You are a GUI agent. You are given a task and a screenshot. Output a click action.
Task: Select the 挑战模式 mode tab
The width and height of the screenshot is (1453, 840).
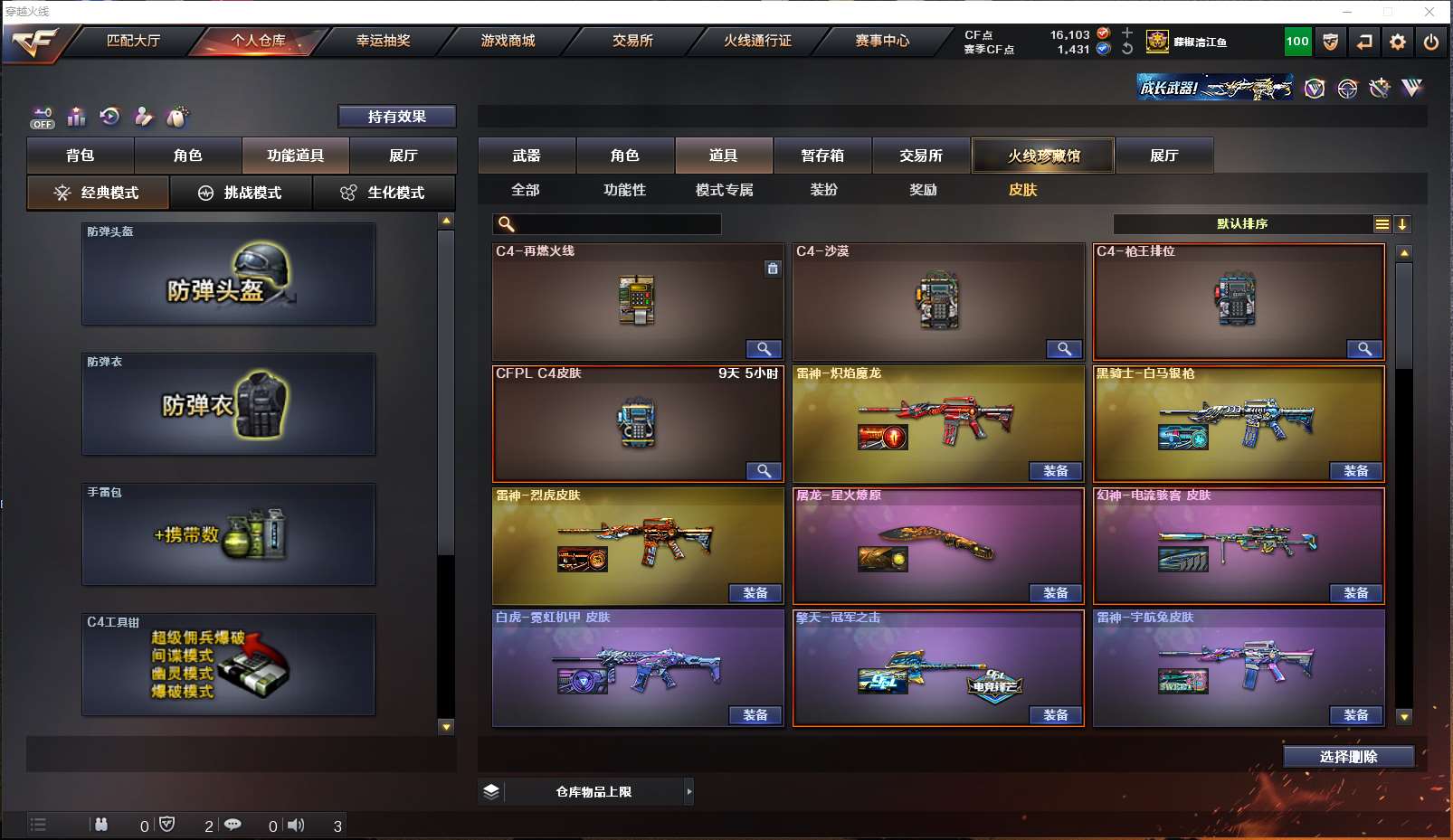point(241,193)
